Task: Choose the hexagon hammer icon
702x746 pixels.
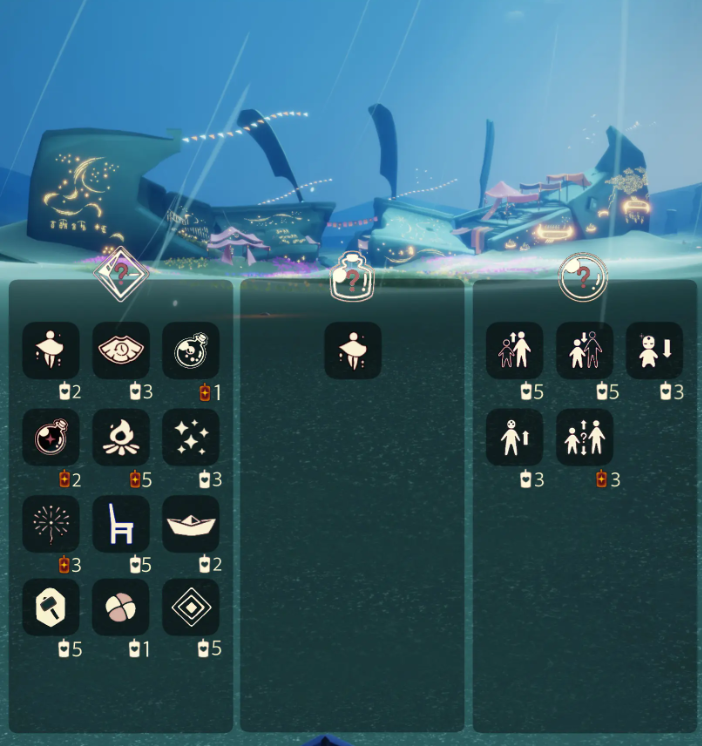Action: click(x=51, y=607)
